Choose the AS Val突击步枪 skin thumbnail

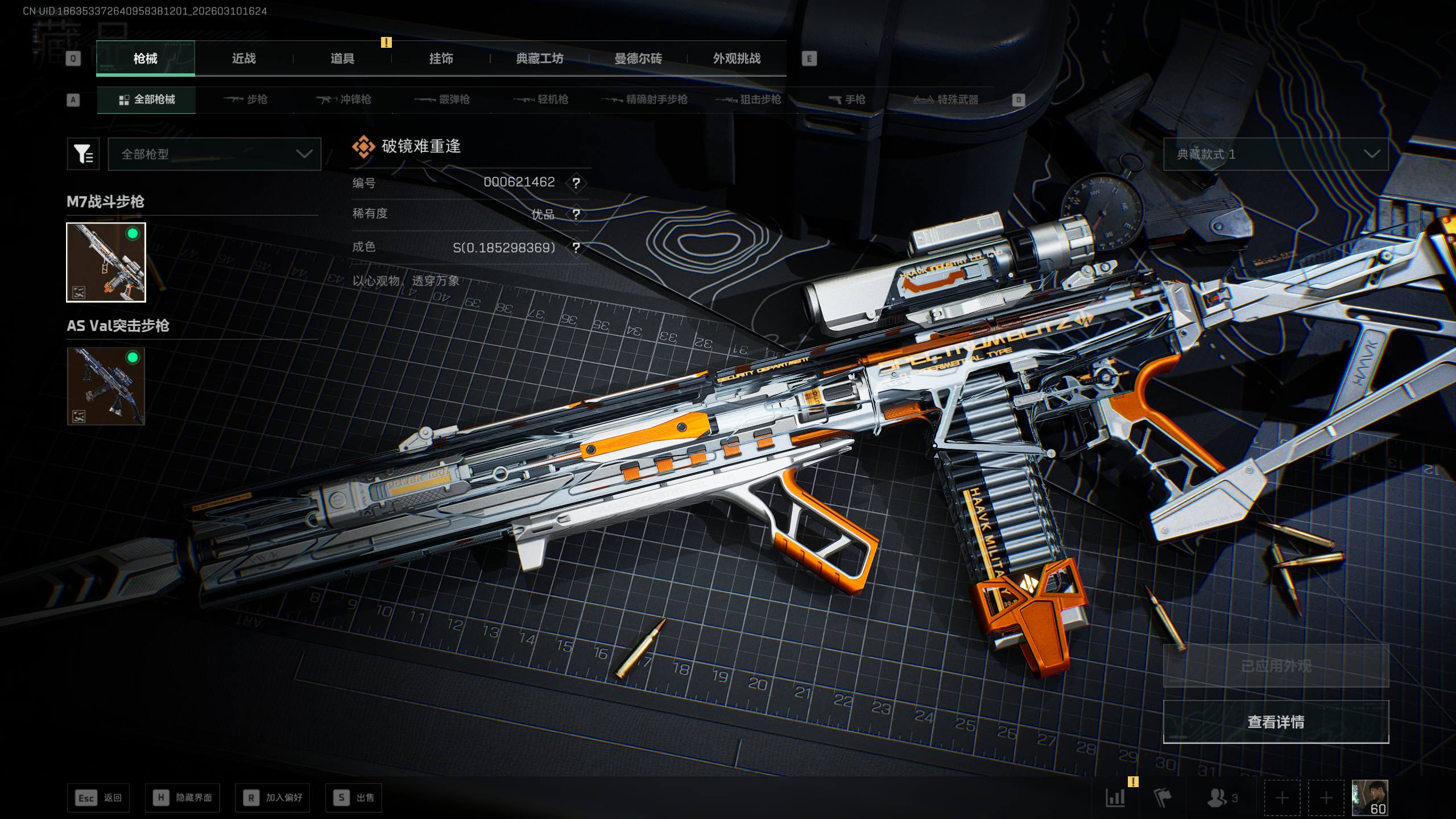(x=106, y=387)
